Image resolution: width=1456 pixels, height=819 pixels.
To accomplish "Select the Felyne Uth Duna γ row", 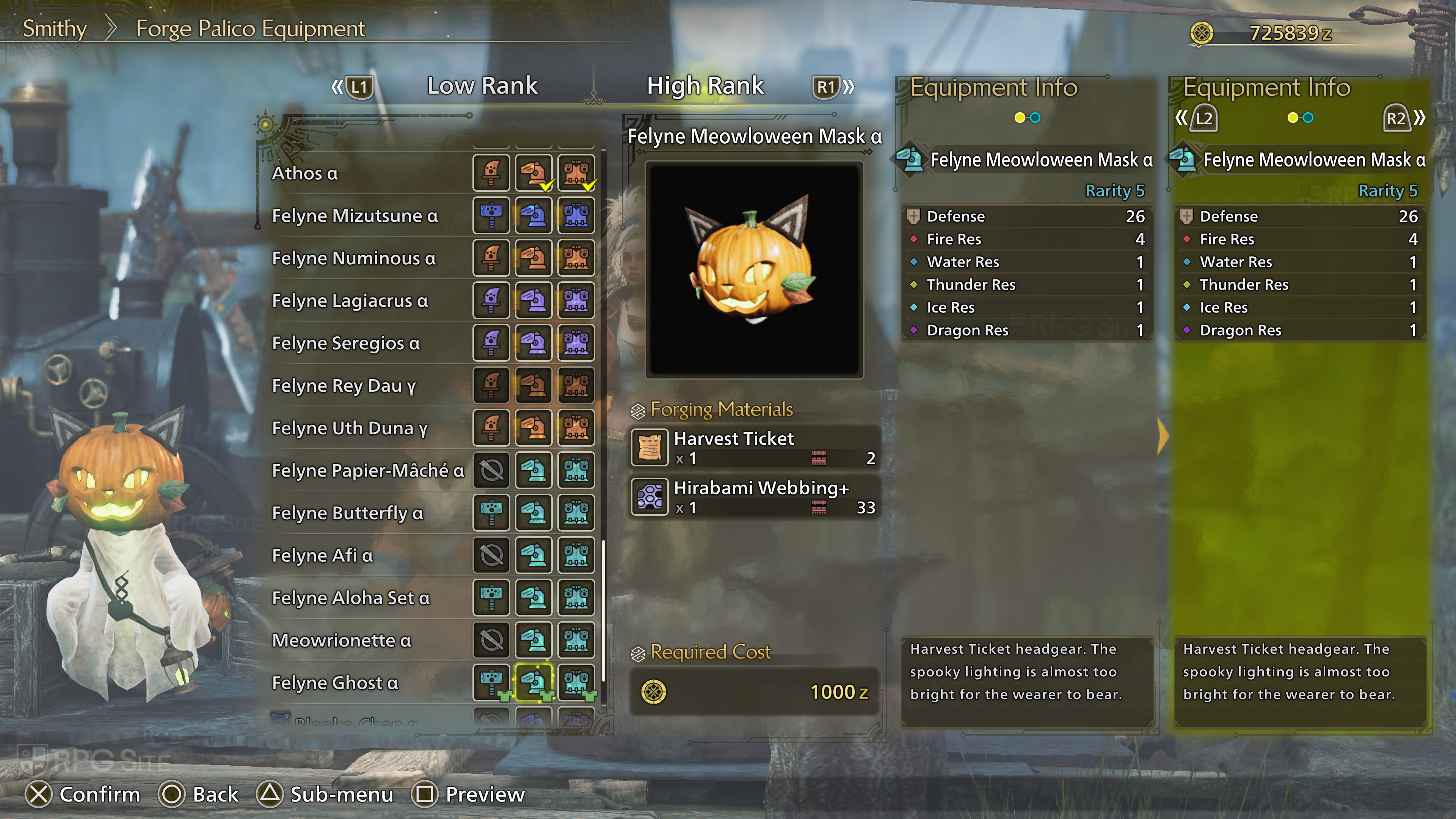I will 350,428.
